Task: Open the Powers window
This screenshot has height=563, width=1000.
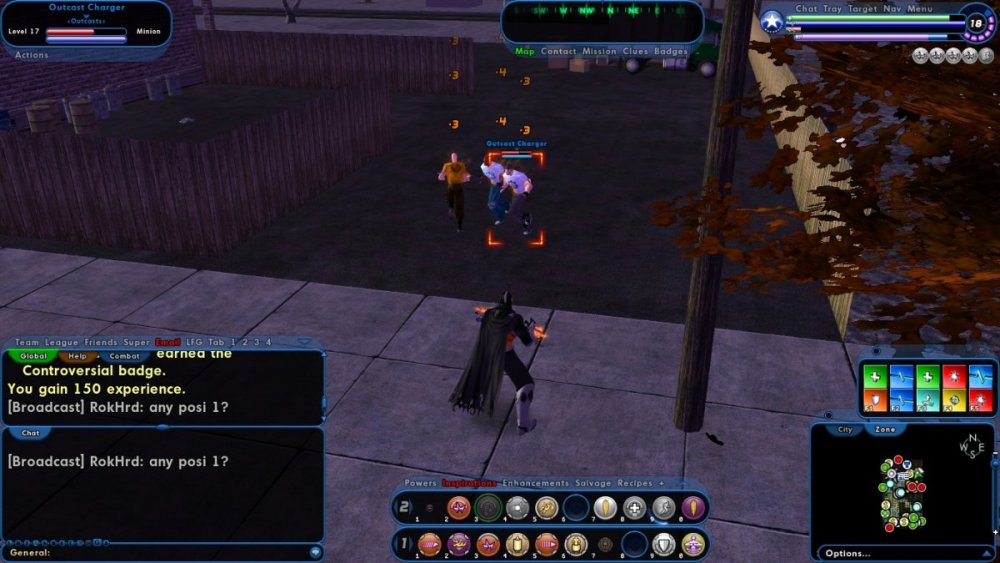Action: pos(420,483)
